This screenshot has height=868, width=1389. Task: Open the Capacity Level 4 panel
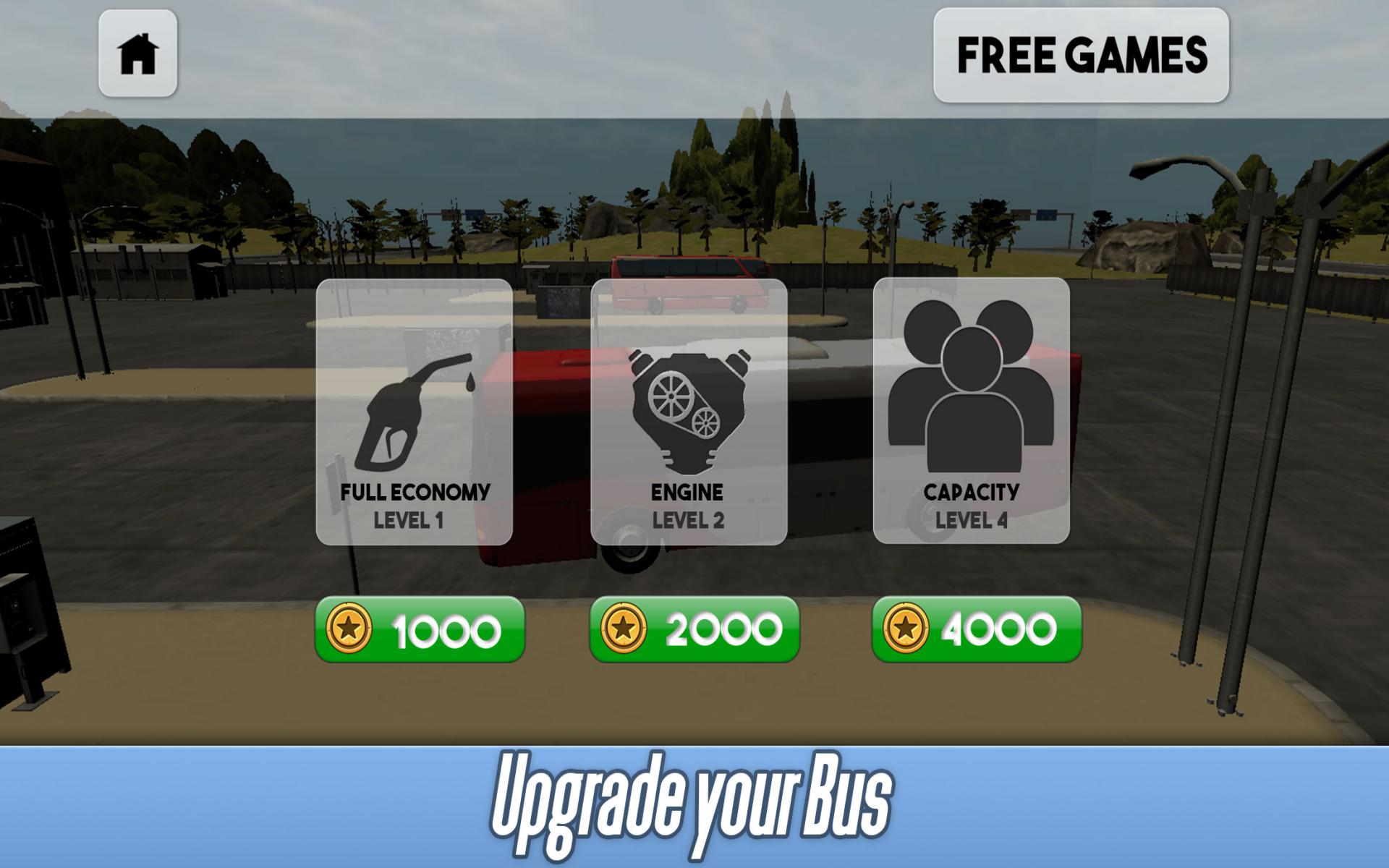(x=973, y=412)
